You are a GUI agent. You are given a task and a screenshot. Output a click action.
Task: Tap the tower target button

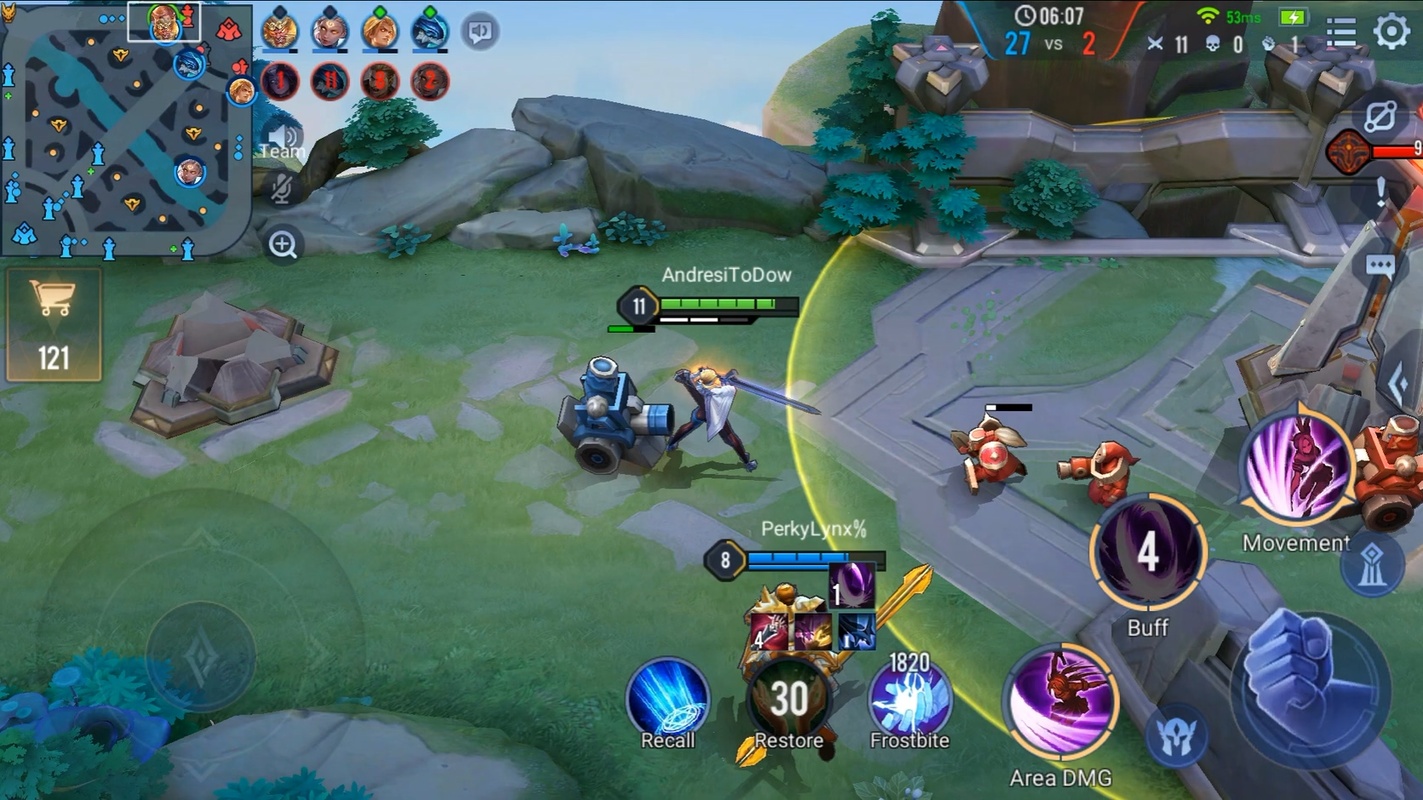[x=1372, y=566]
